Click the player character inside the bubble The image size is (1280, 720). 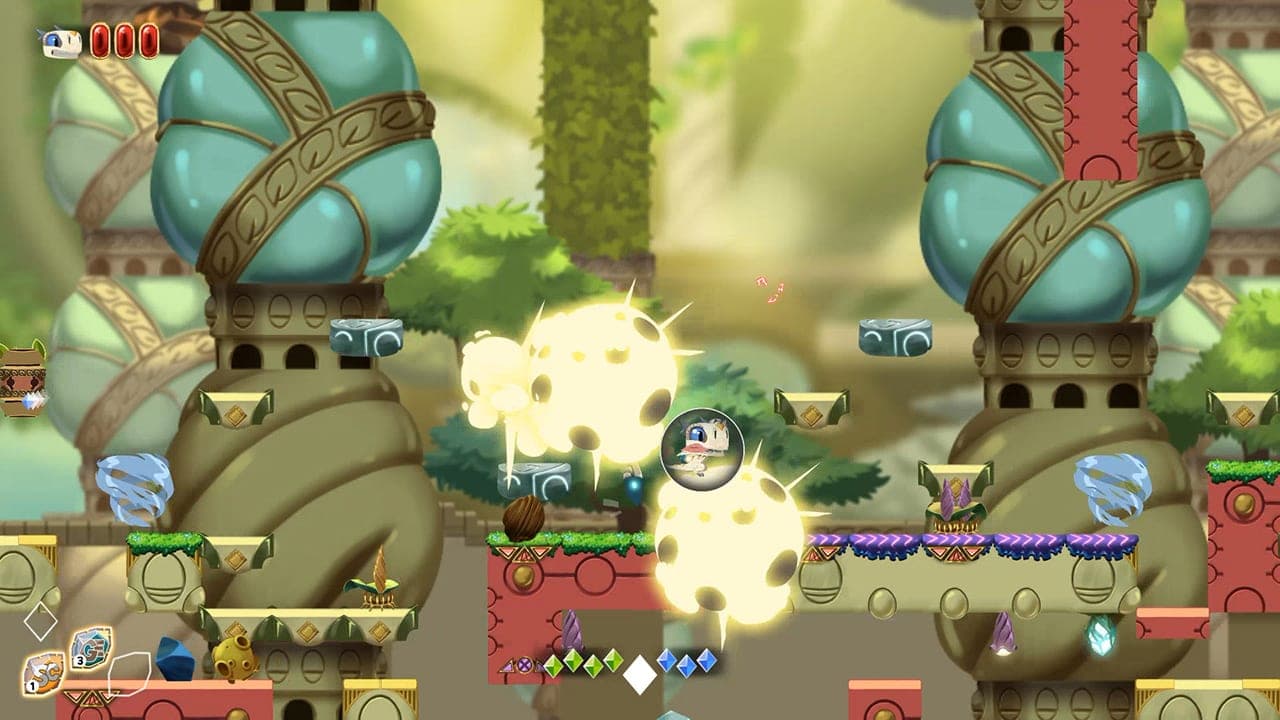pyautogui.click(x=703, y=450)
